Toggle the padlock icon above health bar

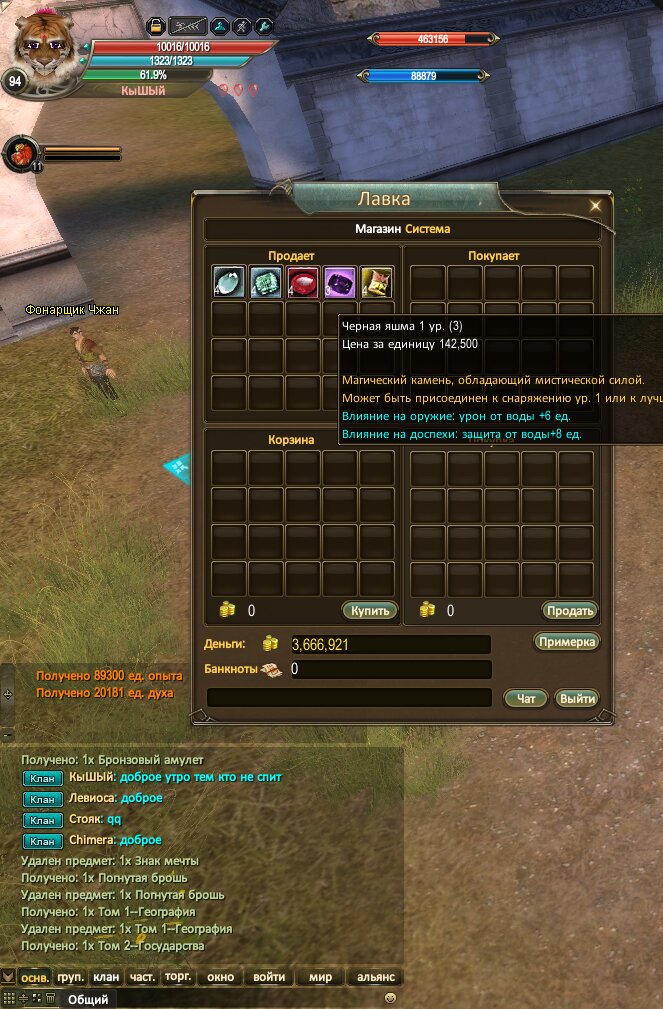(x=156, y=27)
